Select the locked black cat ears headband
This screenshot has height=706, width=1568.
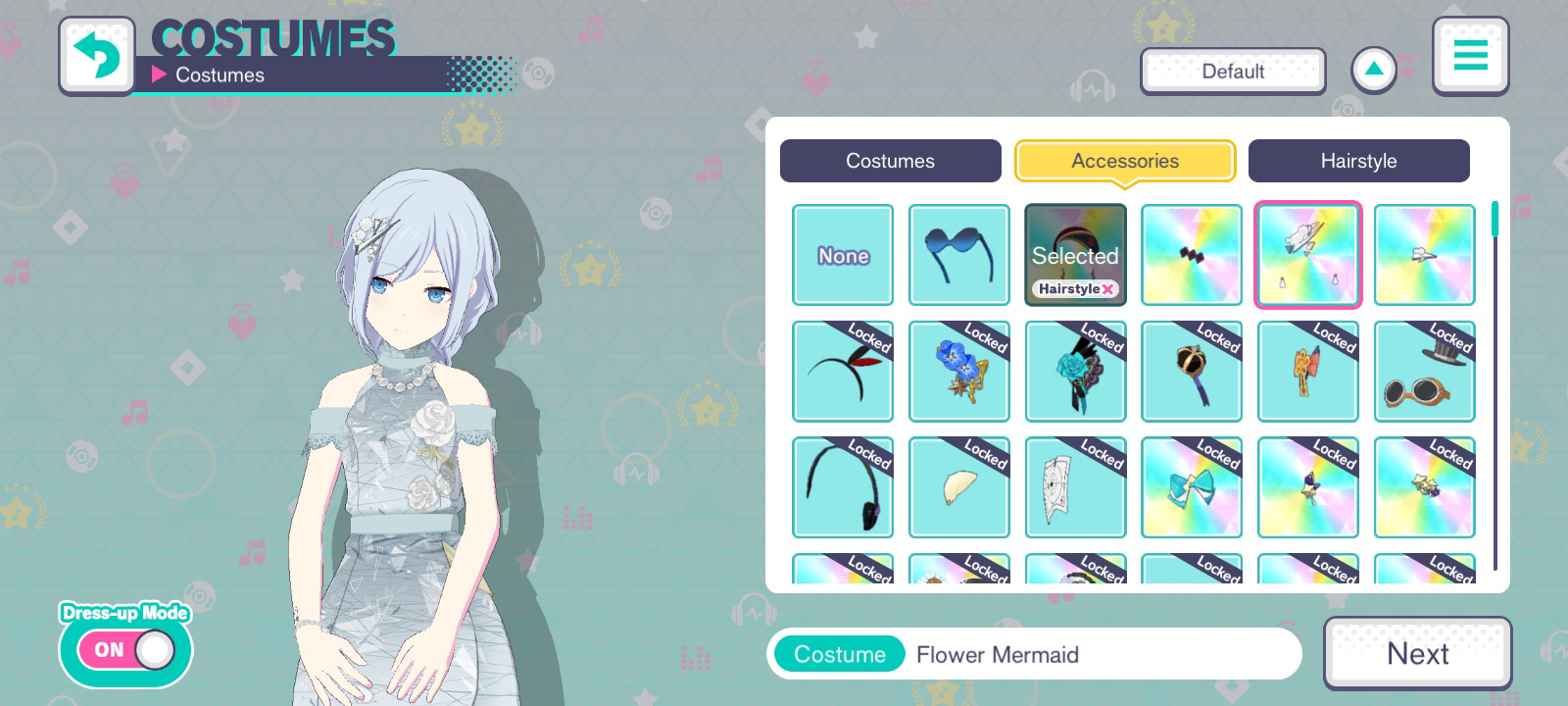point(843,372)
